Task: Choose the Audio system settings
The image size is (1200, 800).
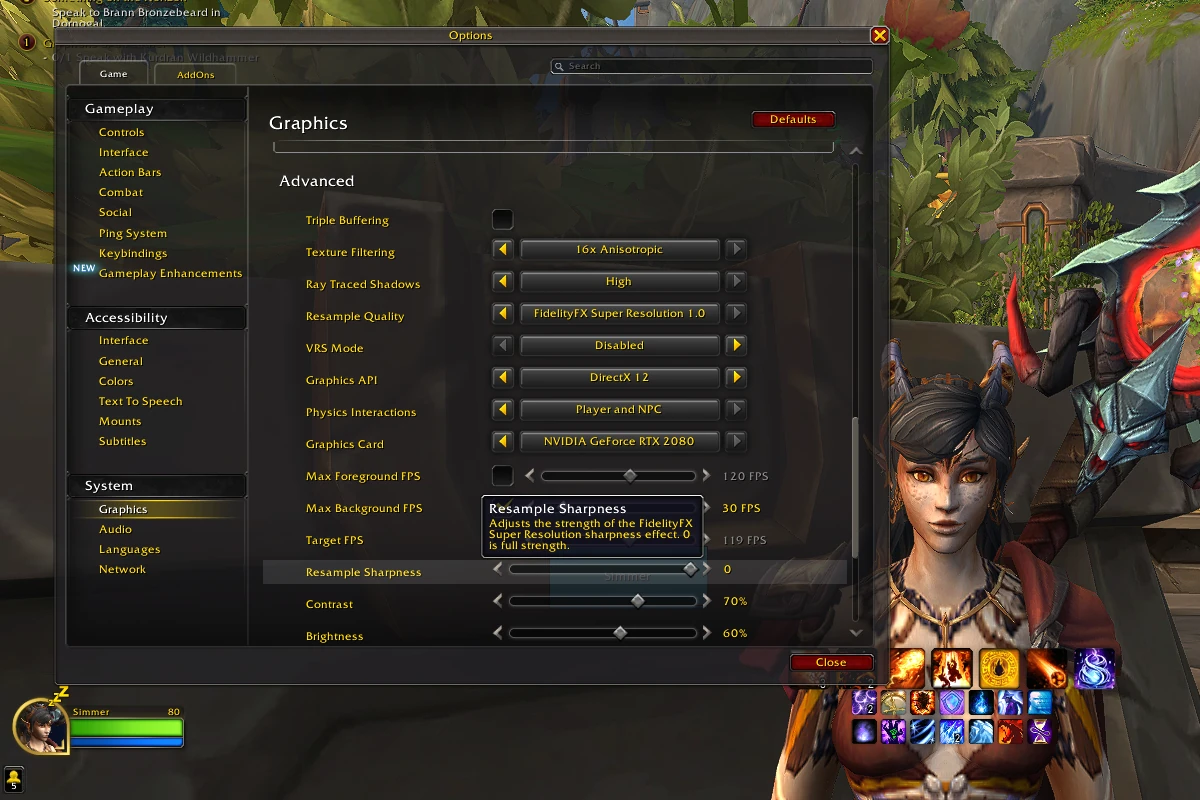Action: (116, 530)
